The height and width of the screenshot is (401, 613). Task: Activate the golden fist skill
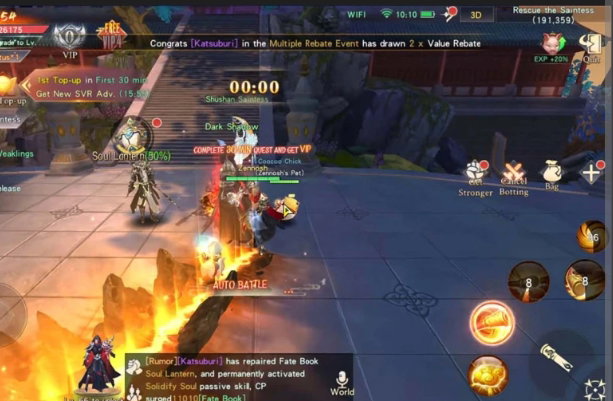pos(488,374)
